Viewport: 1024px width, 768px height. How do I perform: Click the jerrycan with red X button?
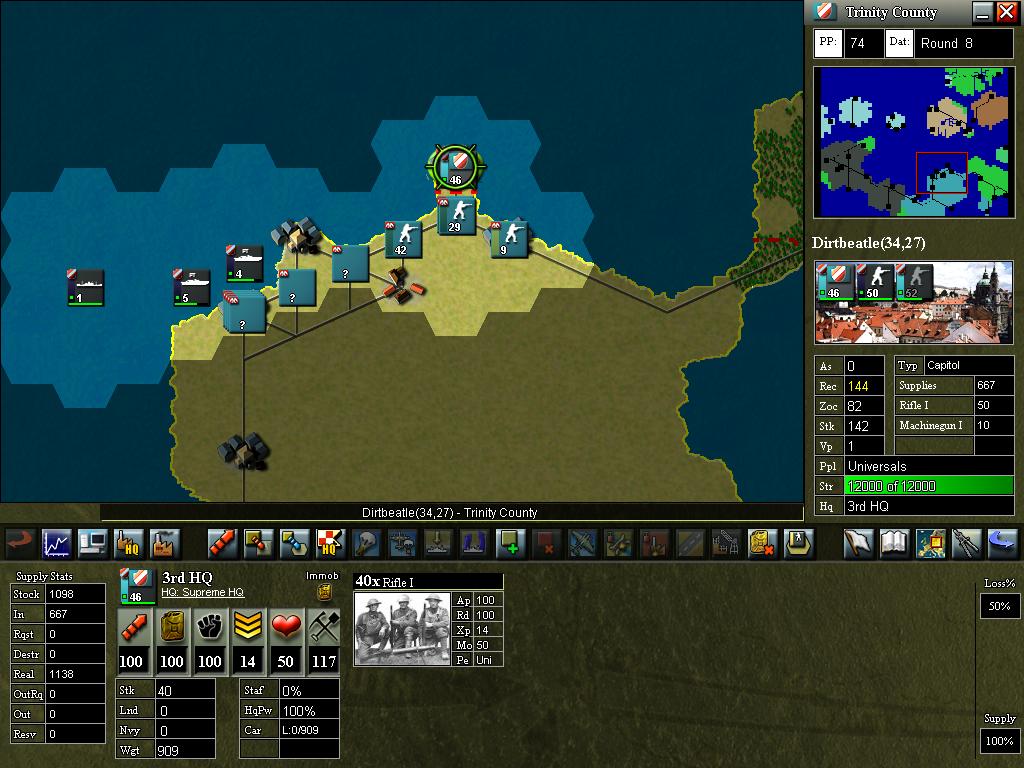pyautogui.click(x=763, y=543)
